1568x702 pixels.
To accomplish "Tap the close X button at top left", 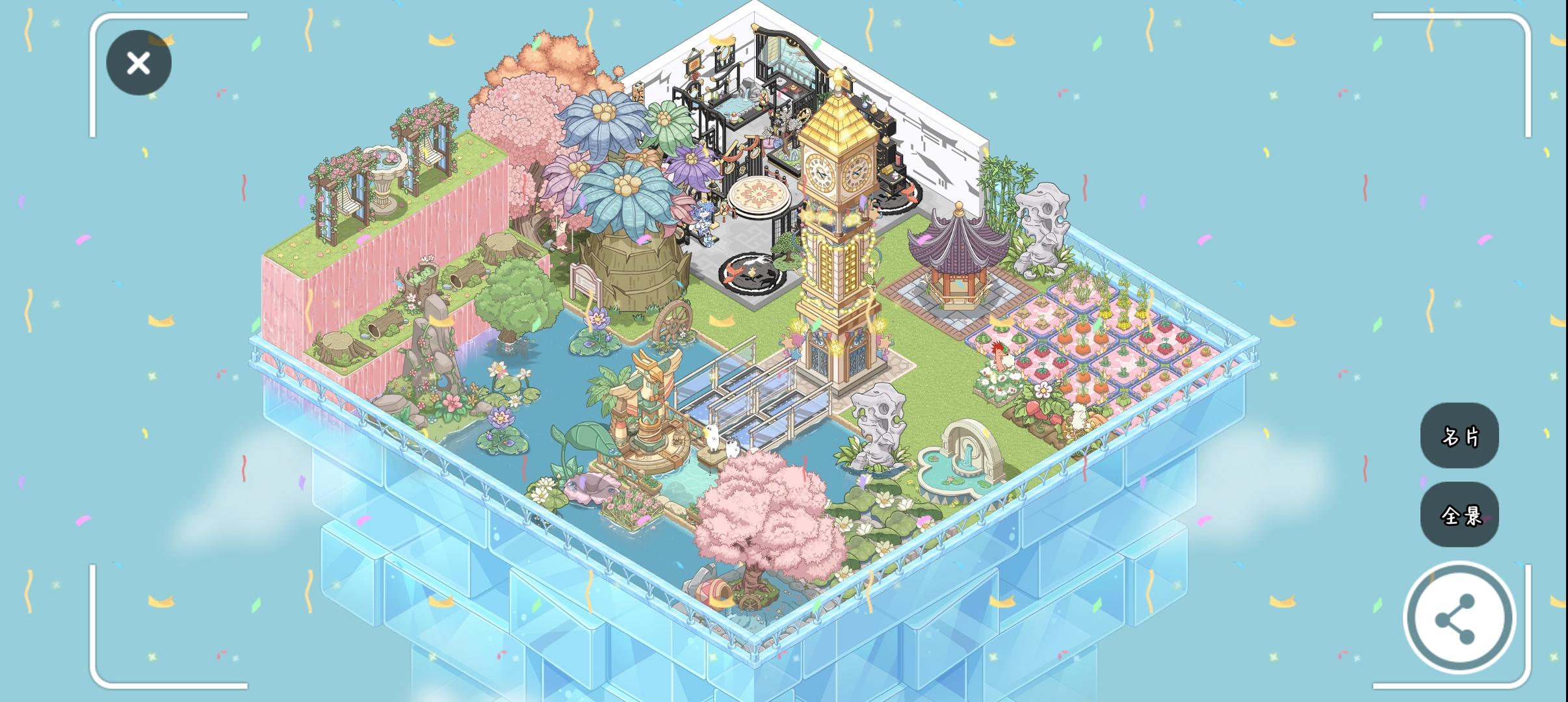I will (x=138, y=62).
